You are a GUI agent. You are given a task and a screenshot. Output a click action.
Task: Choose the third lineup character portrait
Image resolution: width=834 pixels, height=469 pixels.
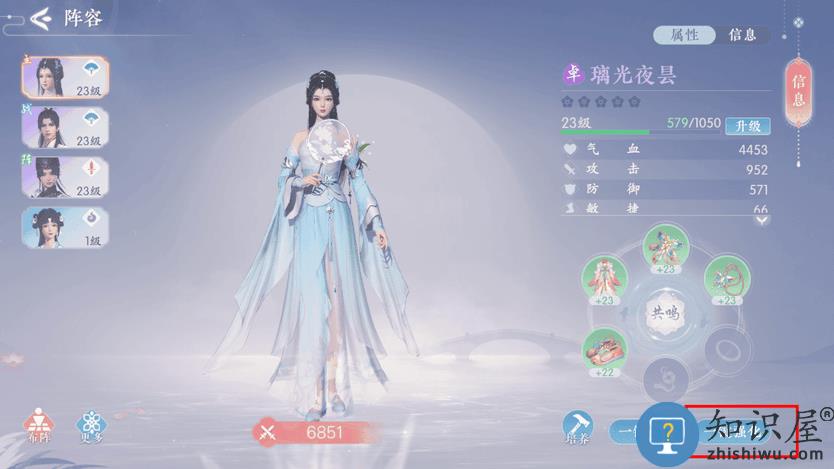(65, 177)
